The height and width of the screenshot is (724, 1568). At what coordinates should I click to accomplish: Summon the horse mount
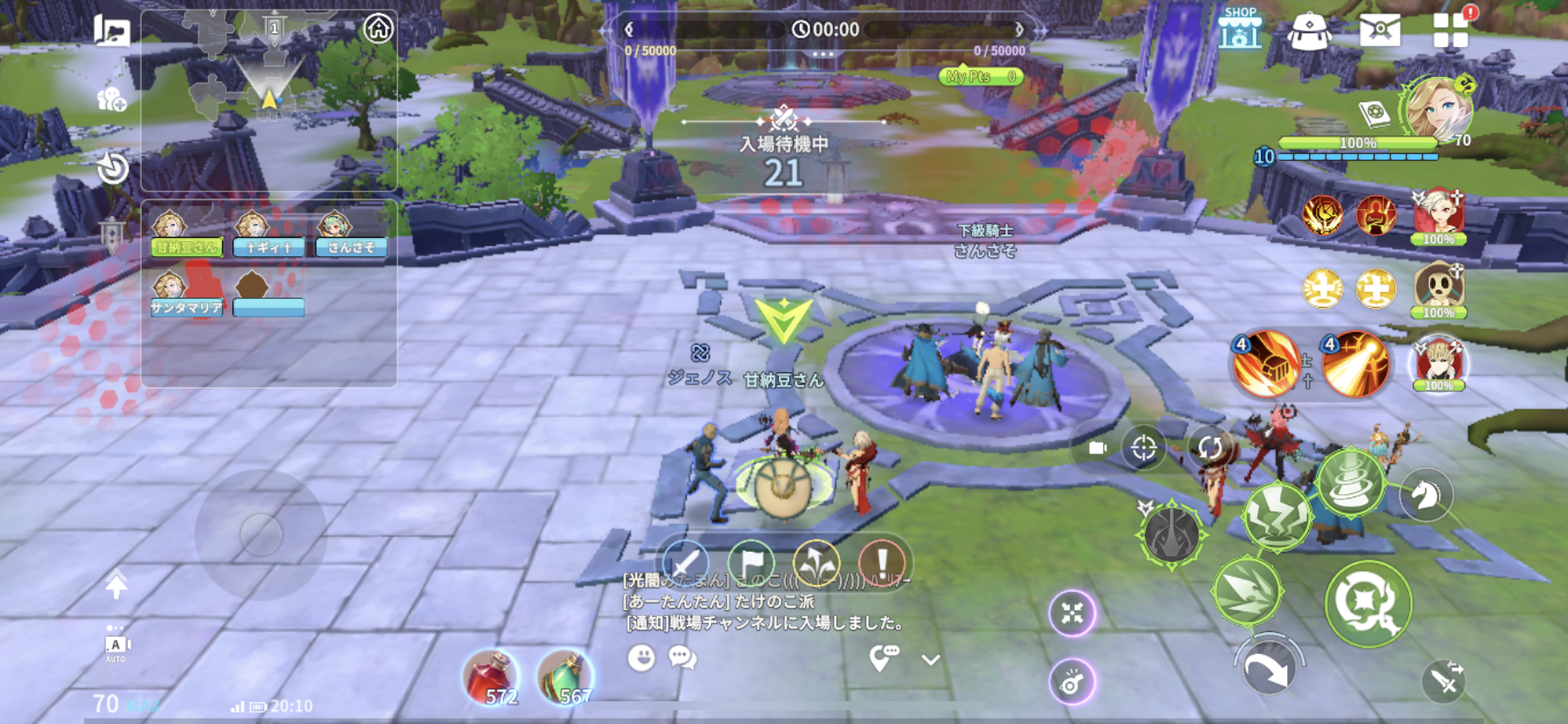(x=1425, y=495)
